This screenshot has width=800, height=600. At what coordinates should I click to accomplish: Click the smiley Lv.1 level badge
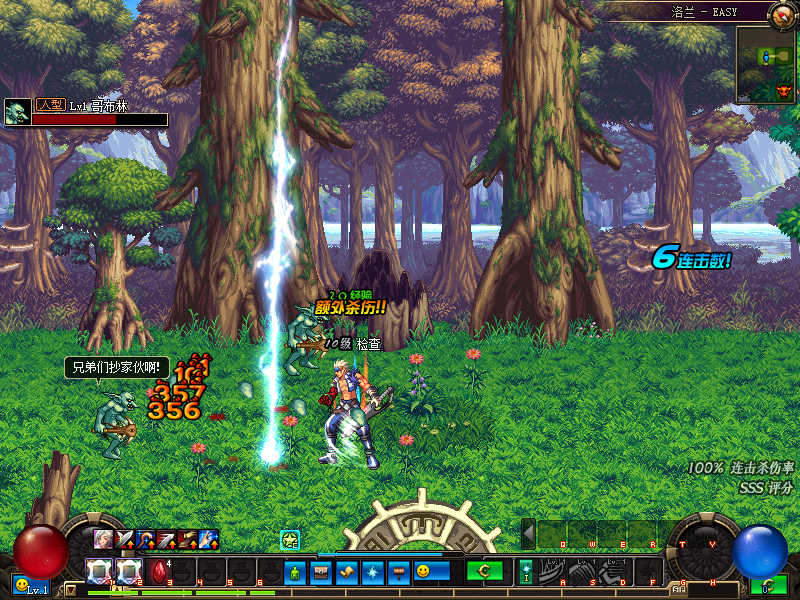click(x=30, y=585)
